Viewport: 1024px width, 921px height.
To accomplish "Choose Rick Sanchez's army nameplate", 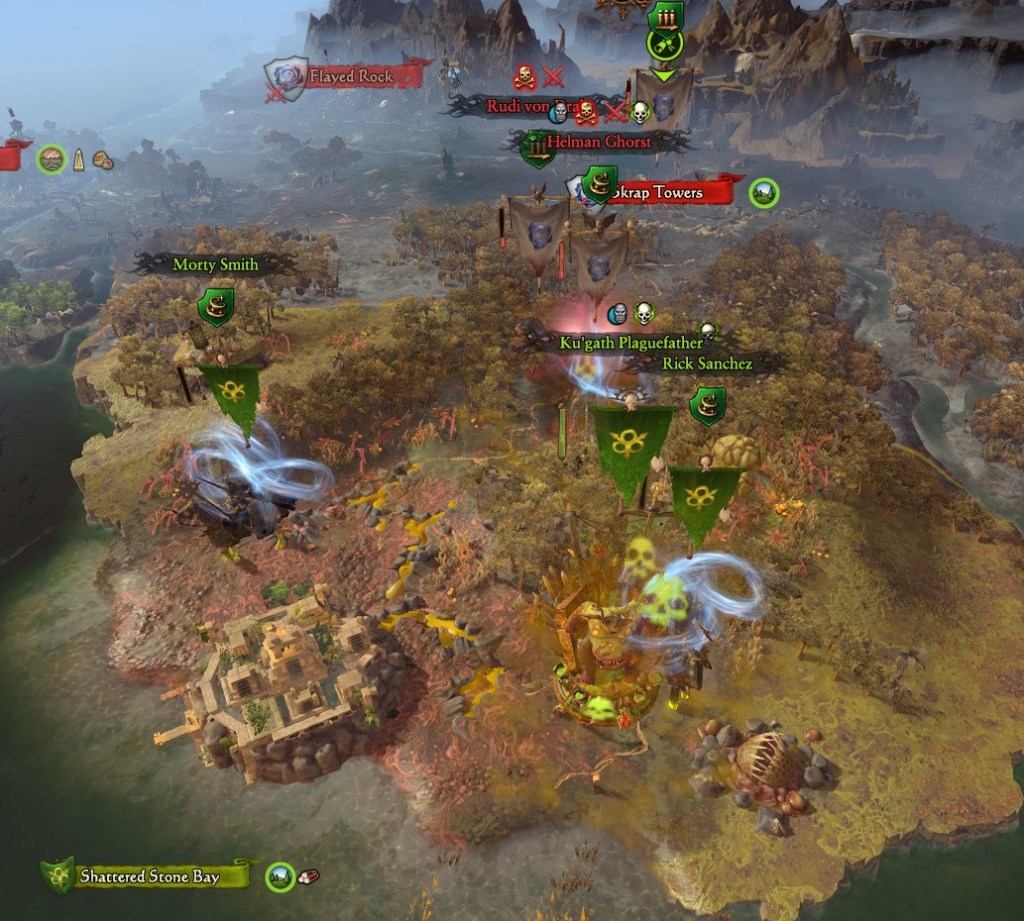I will (x=706, y=364).
